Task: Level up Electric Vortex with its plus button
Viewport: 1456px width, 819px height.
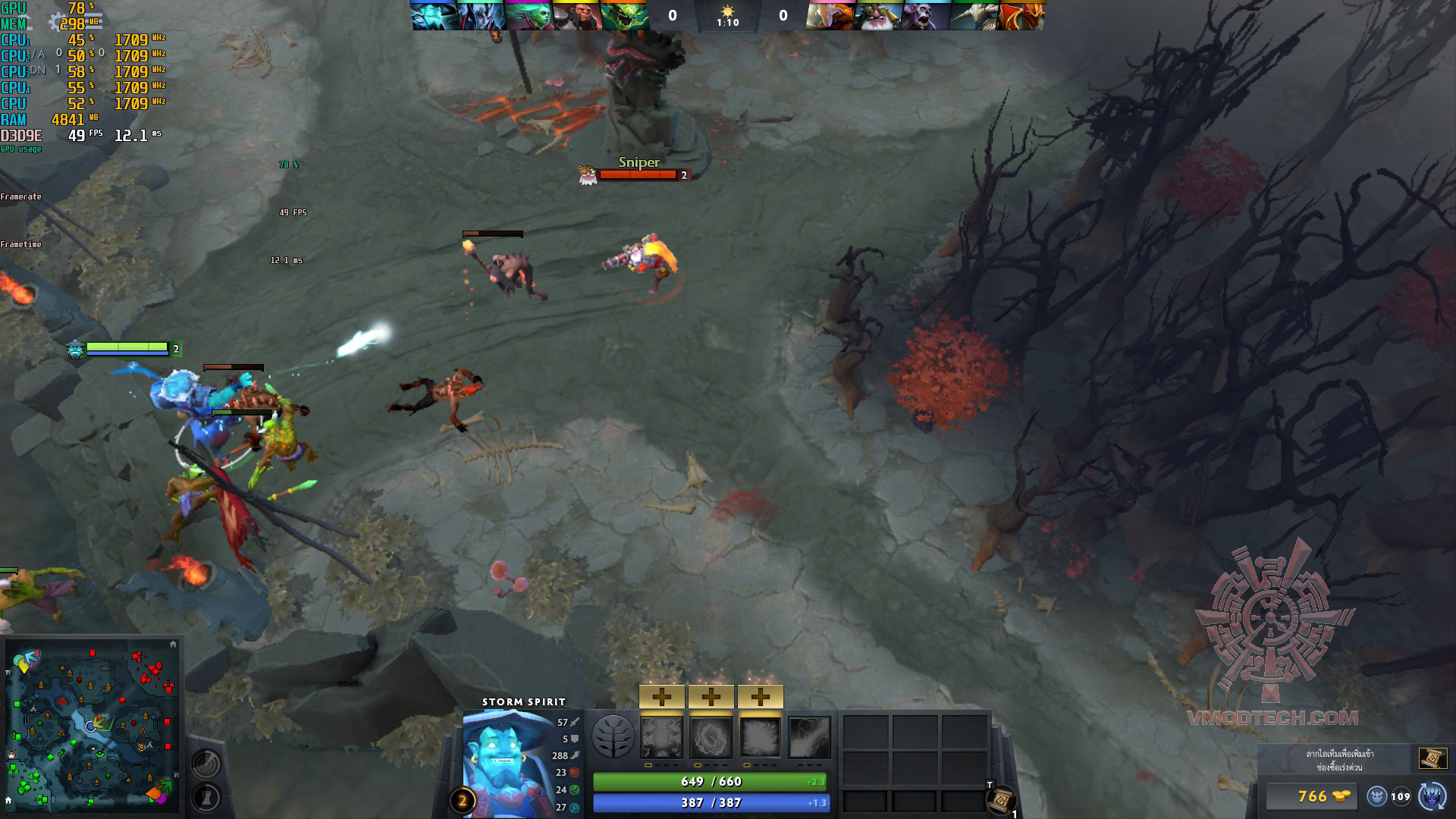Action: (711, 696)
